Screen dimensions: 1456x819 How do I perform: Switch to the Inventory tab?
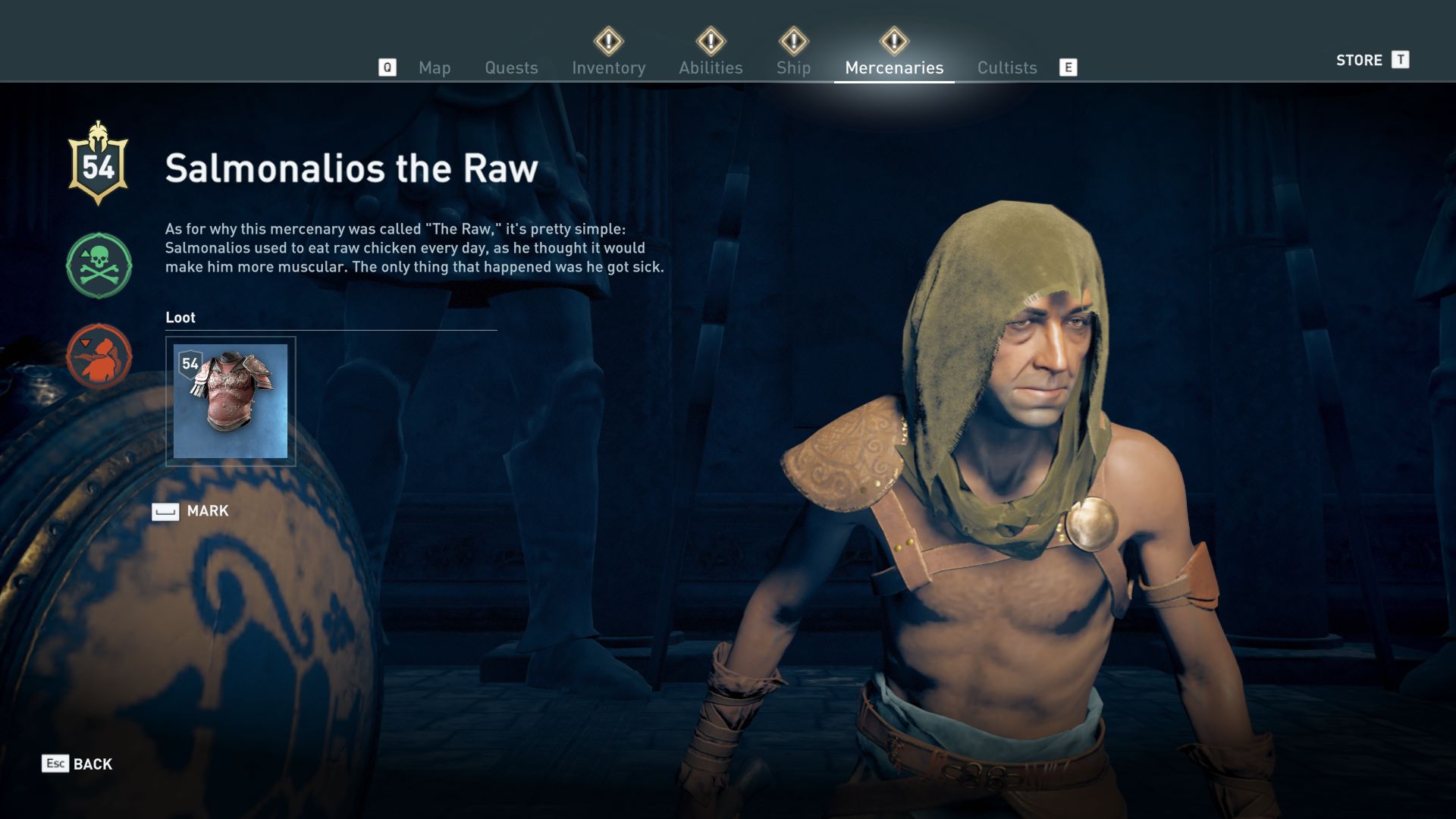pyautogui.click(x=609, y=67)
